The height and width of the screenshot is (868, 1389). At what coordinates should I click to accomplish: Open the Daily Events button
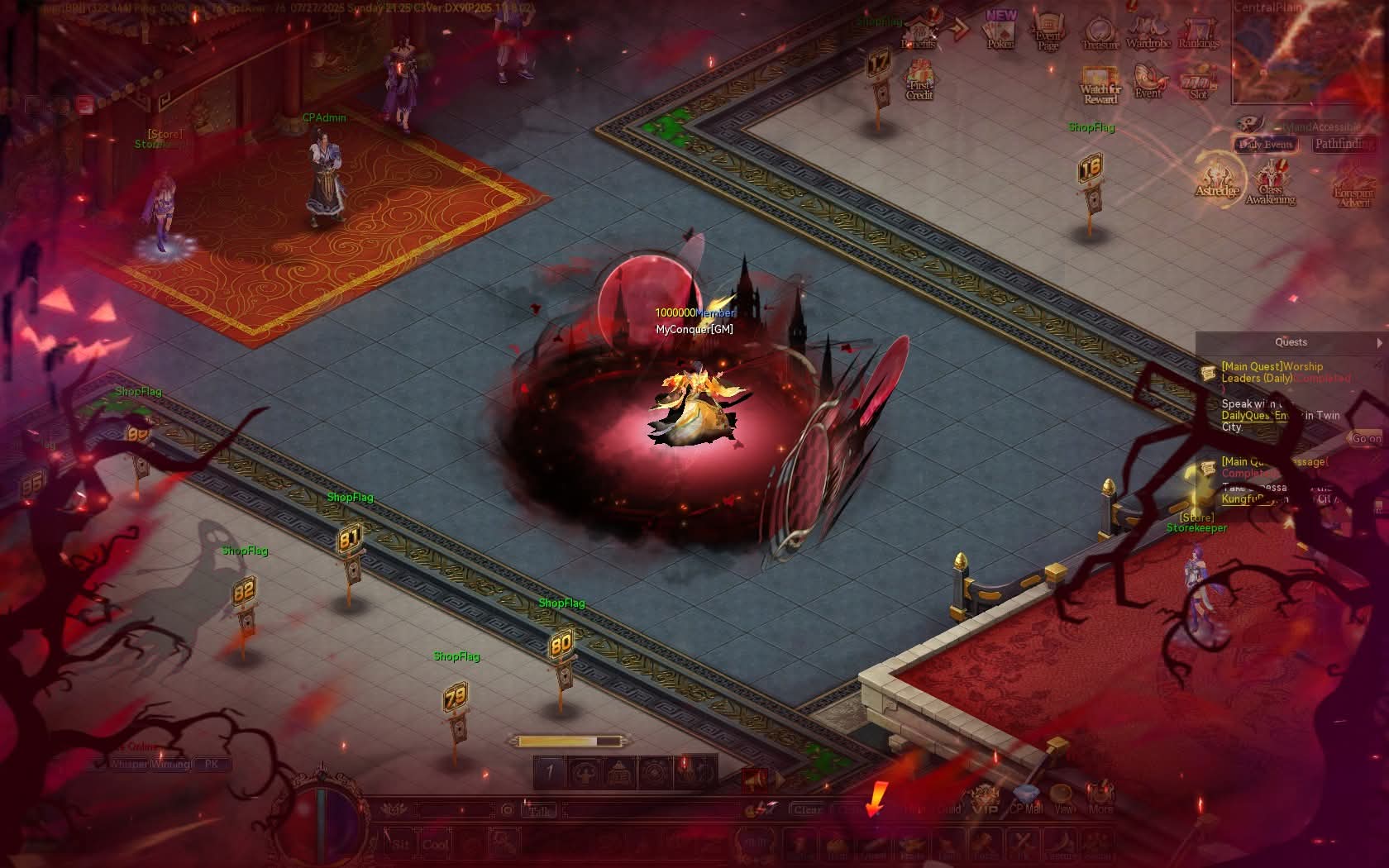pyautogui.click(x=1265, y=145)
